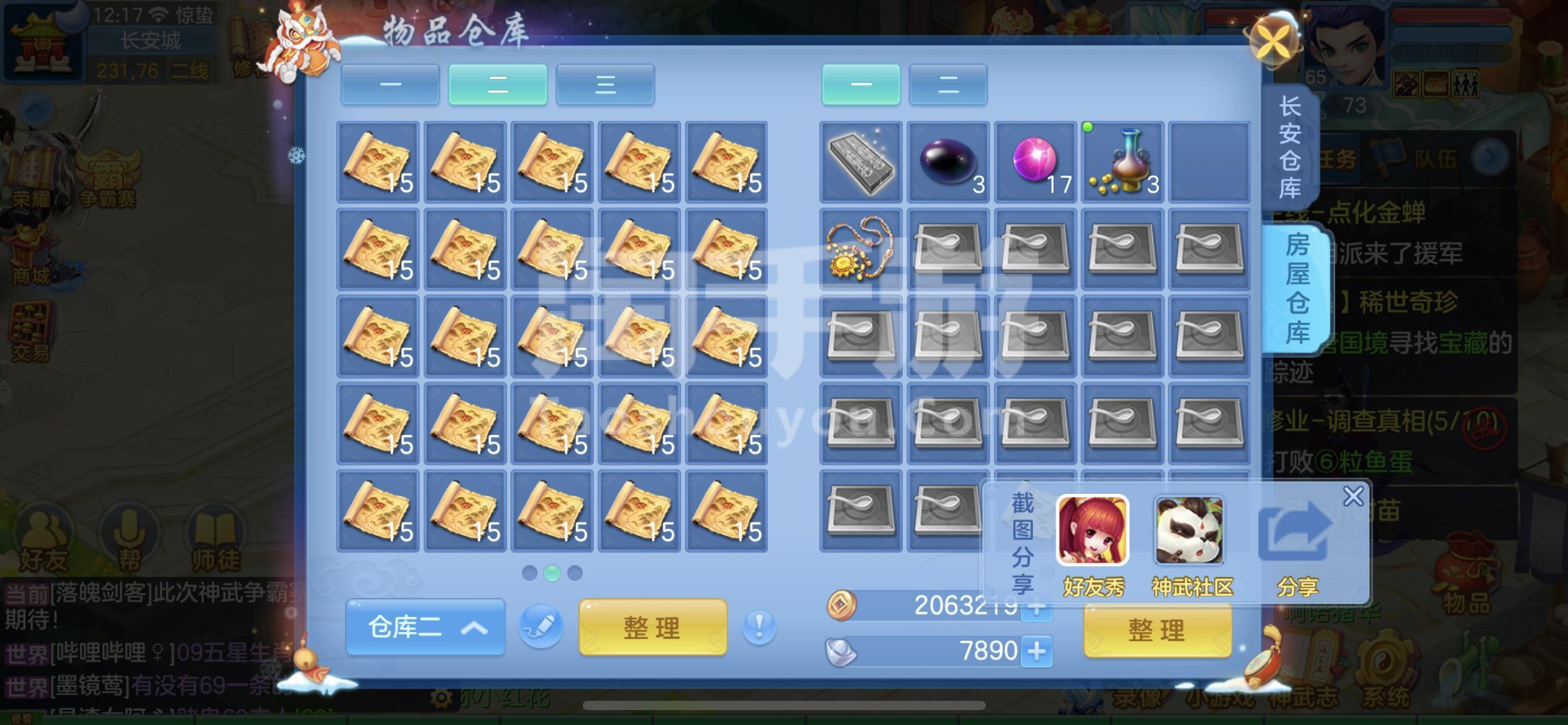1568x725 pixels.
Task: Pick the beaded sun necklace item
Action: click(x=860, y=249)
